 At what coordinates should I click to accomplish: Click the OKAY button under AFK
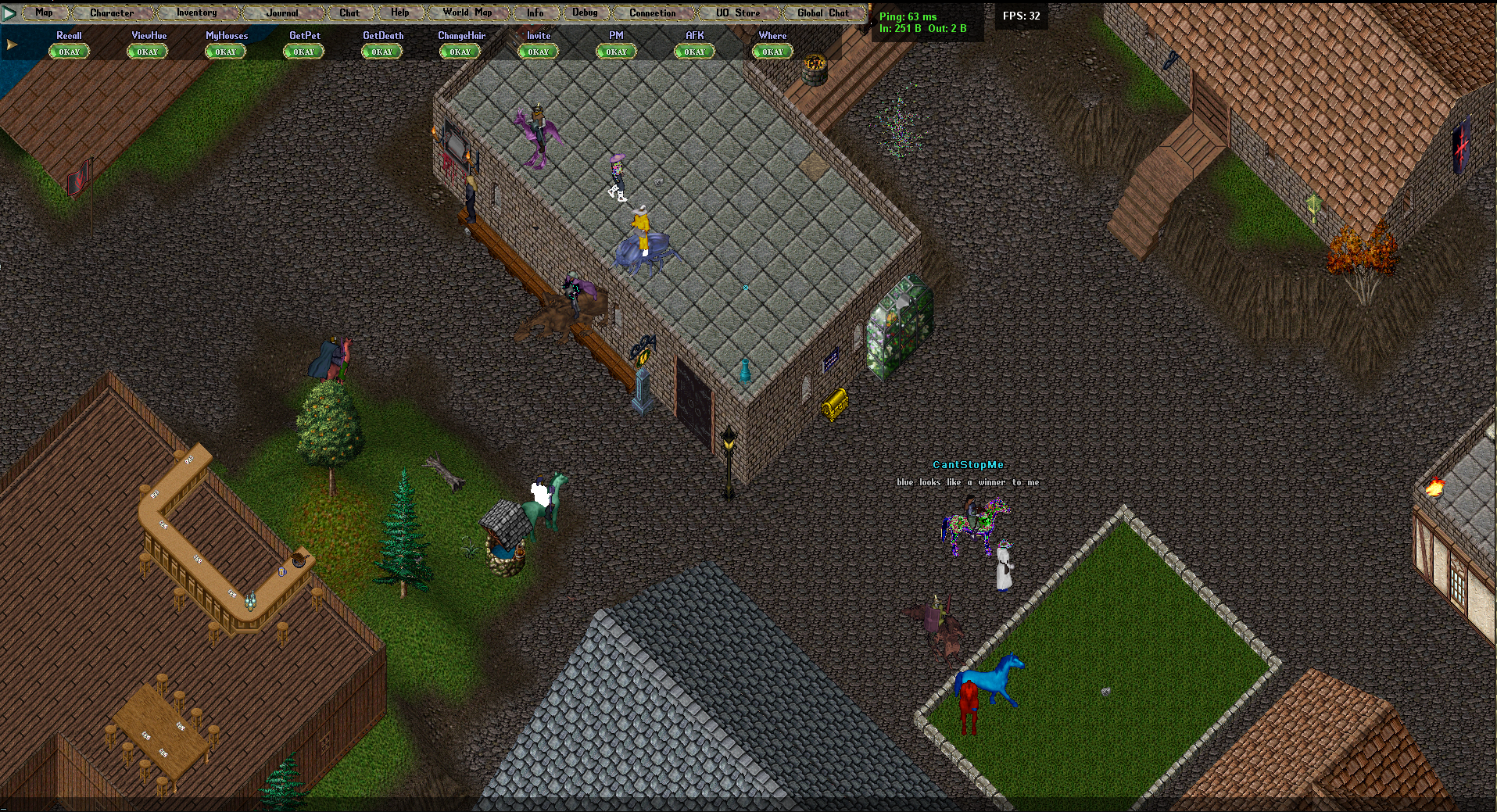click(x=694, y=52)
